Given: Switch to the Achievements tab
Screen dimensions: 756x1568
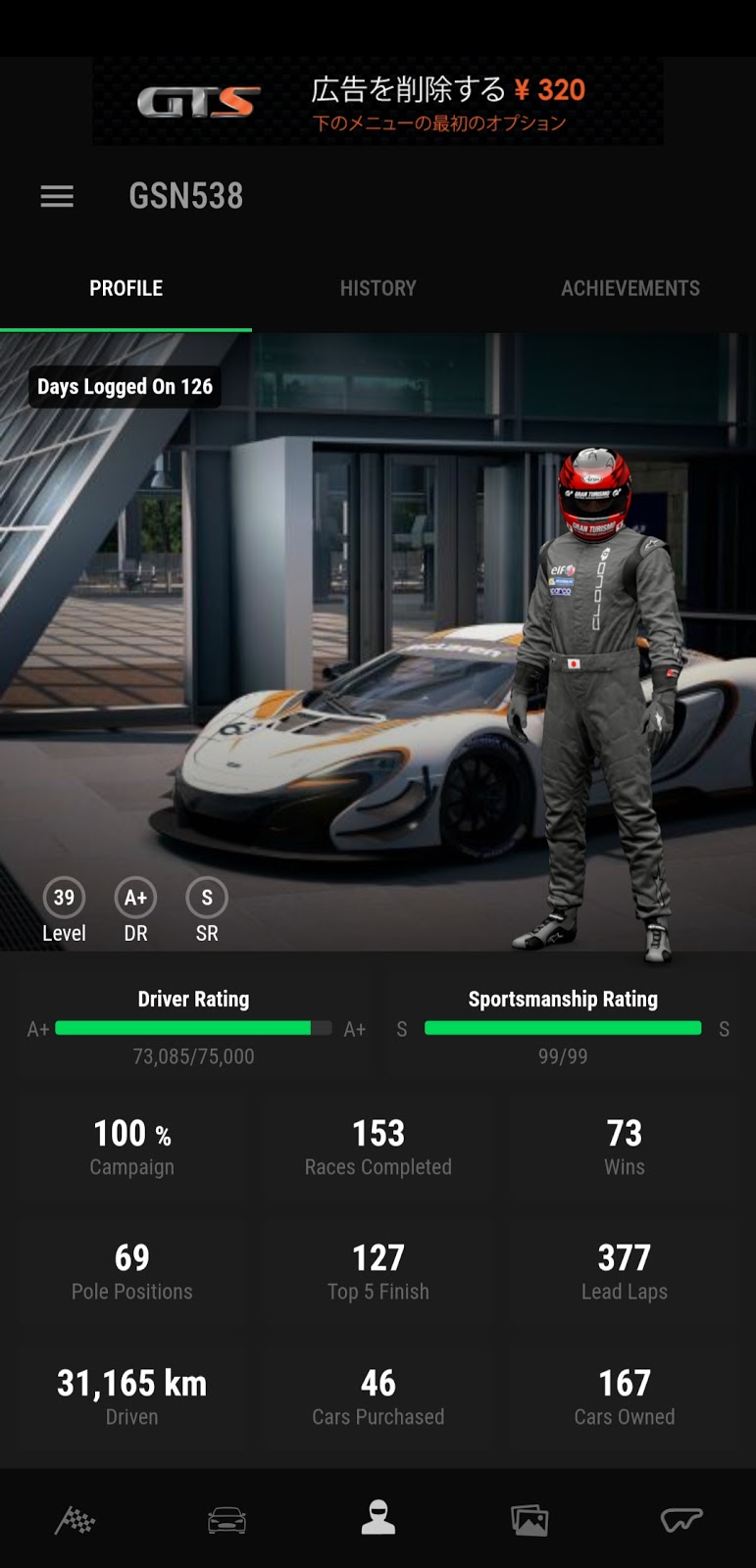Looking at the screenshot, I should click(x=630, y=288).
